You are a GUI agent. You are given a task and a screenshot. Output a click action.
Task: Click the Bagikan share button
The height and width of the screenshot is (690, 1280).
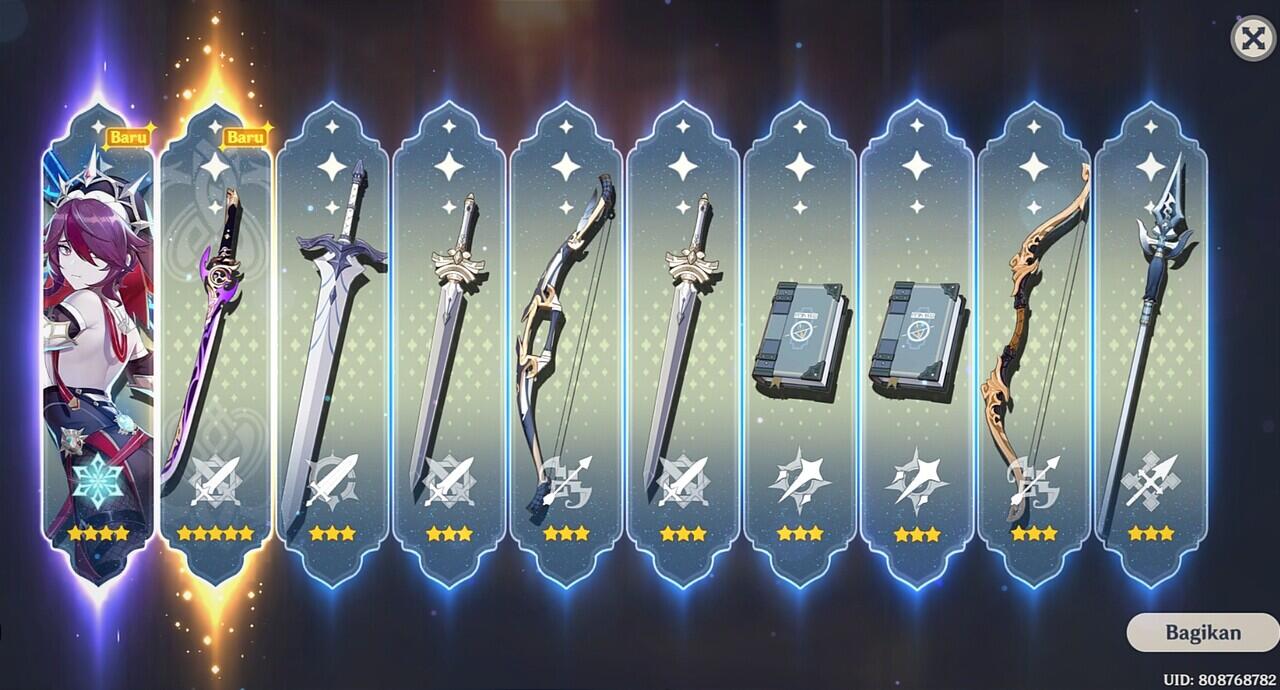(x=1202, y=632)
